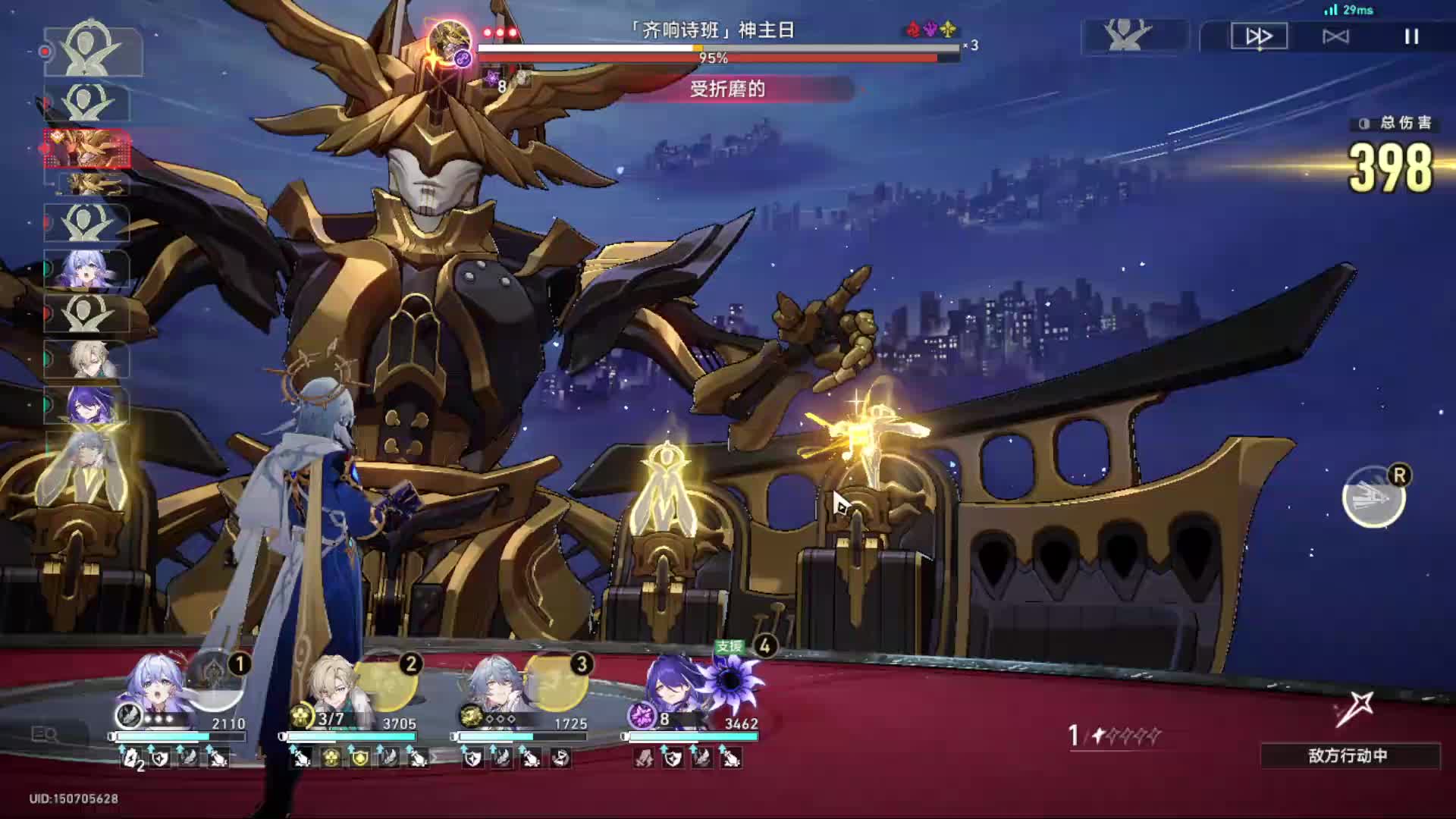The width and height of the screenshot is (1456, 819).
Task: Activate support Acheron's ultimate in slot 4
Action: pyautogui.click(x=732, y=679)
